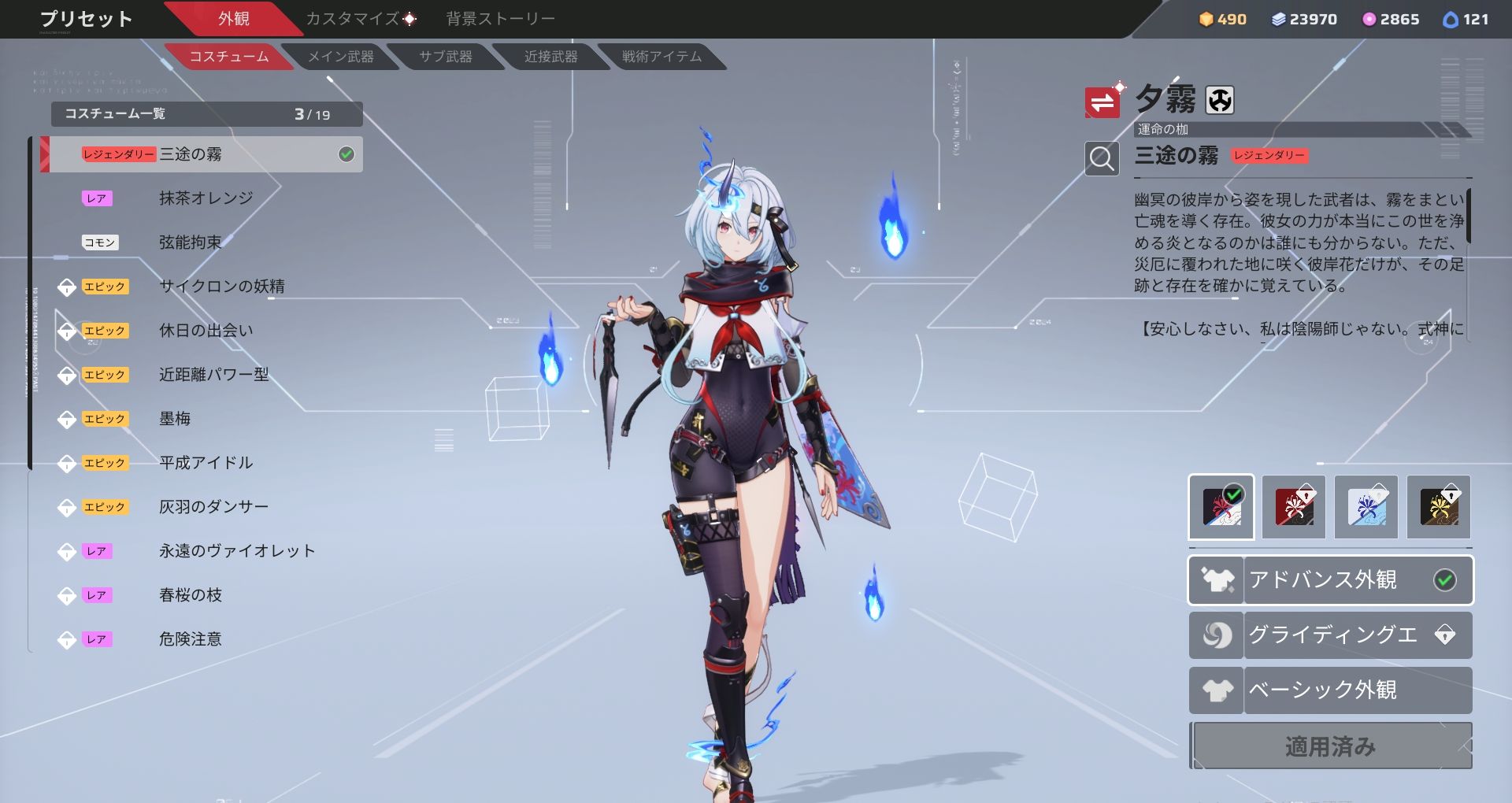Screen dimensions: 1512x803
Task: Pick the 永遠のヴァイオレット costume
Action: pos(236,551)
